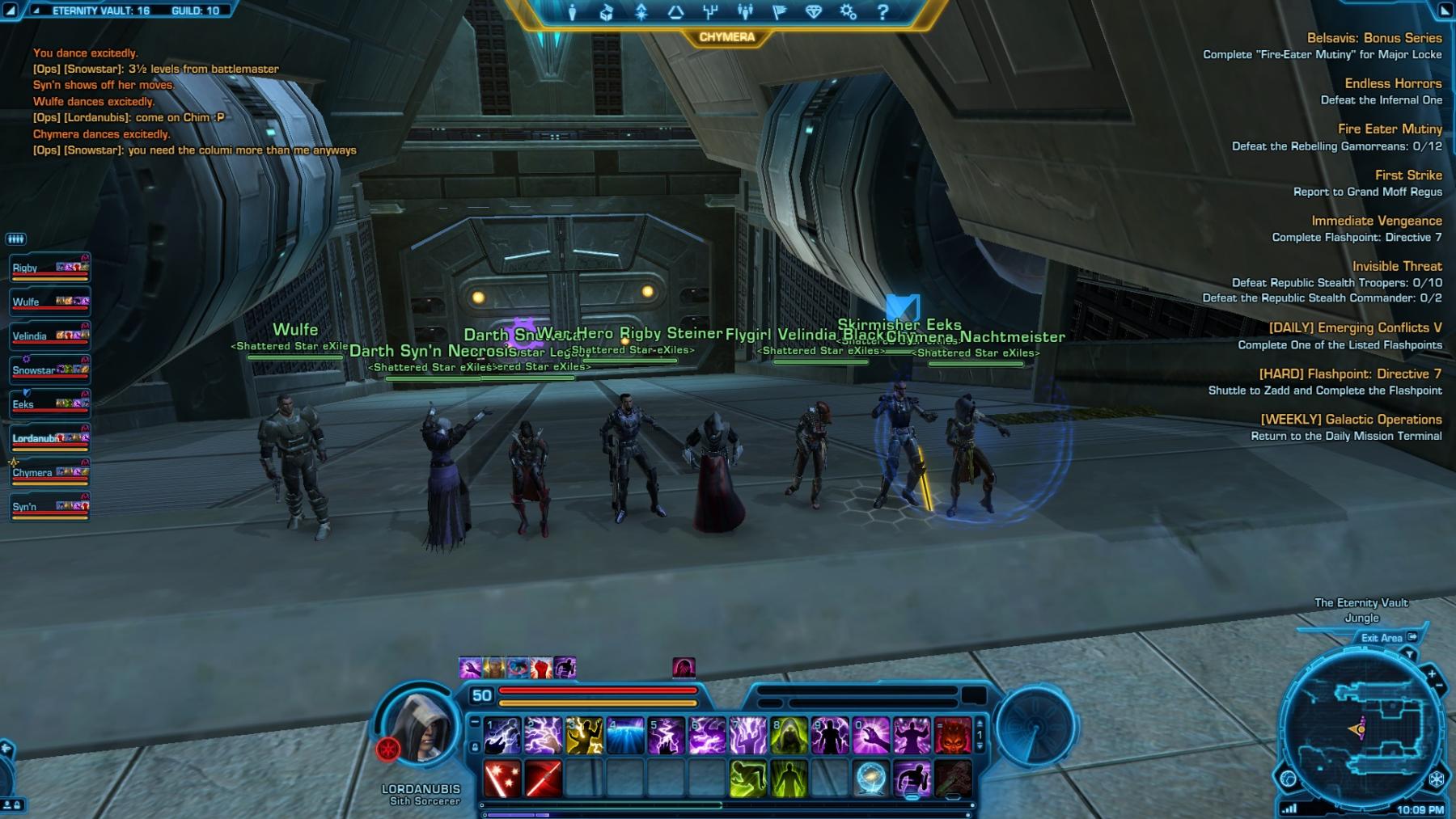This screenshot has width=1456, height=819.
Task: Track the Fire Eater Mutiny mission
Action: point(1389,129)
